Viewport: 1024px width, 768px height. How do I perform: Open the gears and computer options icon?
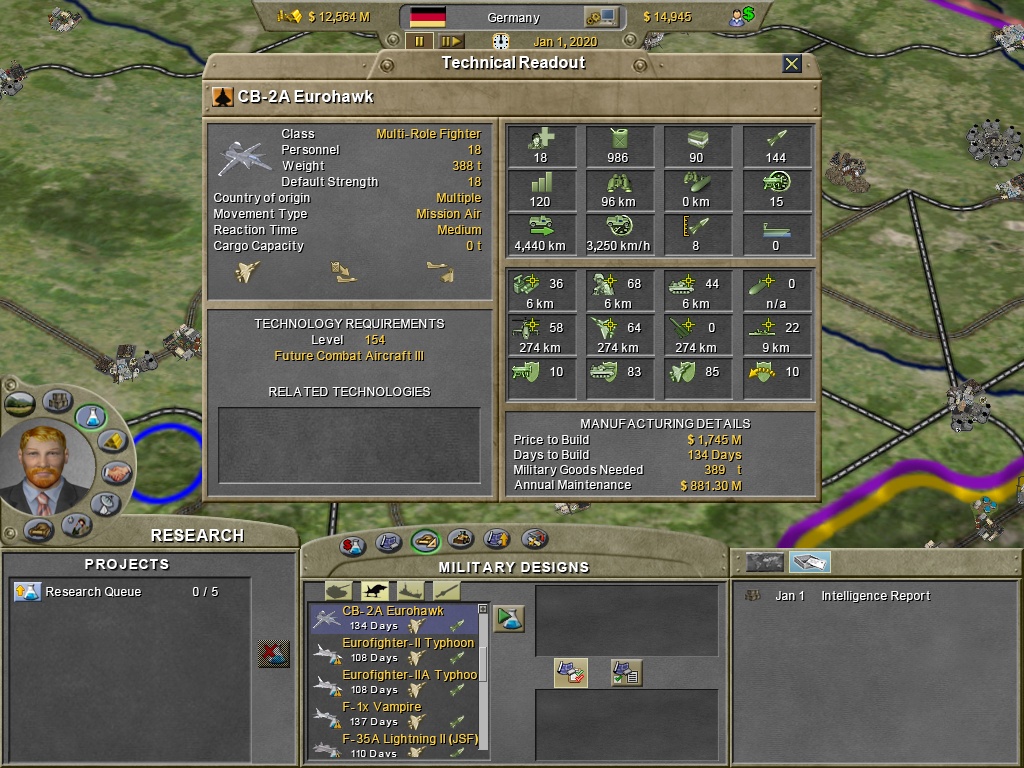[x=602, y=17]
